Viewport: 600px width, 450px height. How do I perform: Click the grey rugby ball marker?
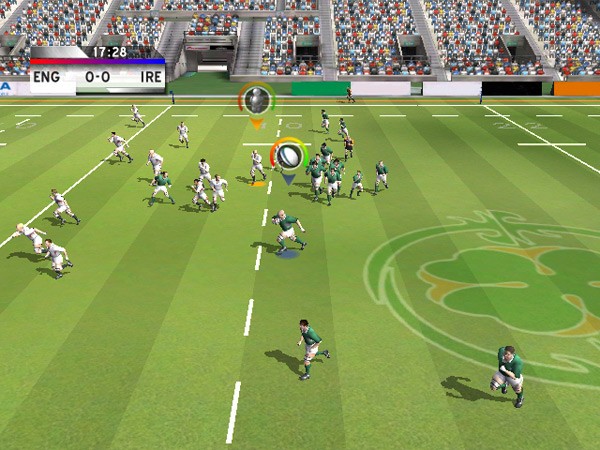point(257,99)
